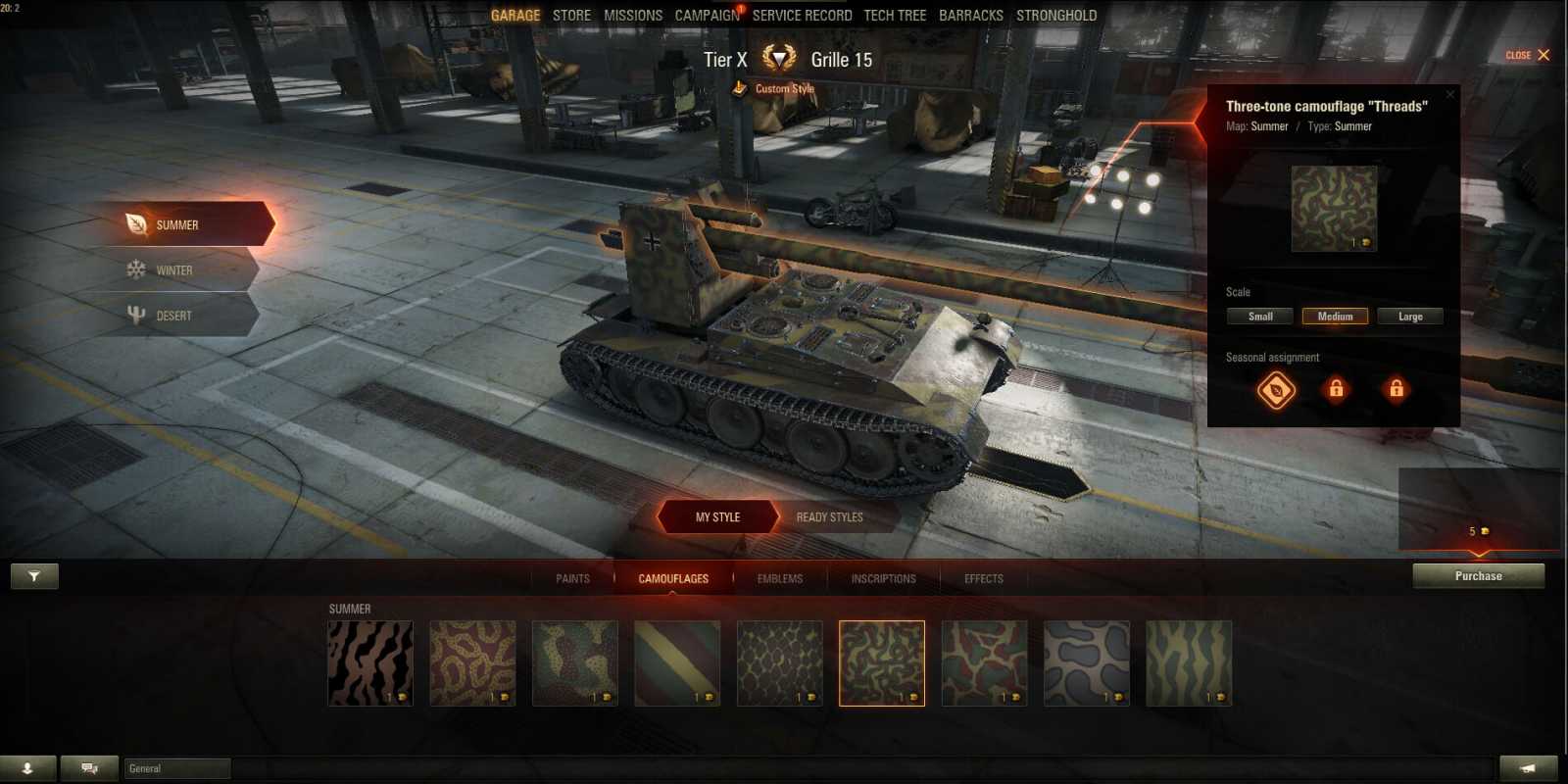1568x784 pixels.
Task: Click the General chat input field
Action: click(176, 768)
